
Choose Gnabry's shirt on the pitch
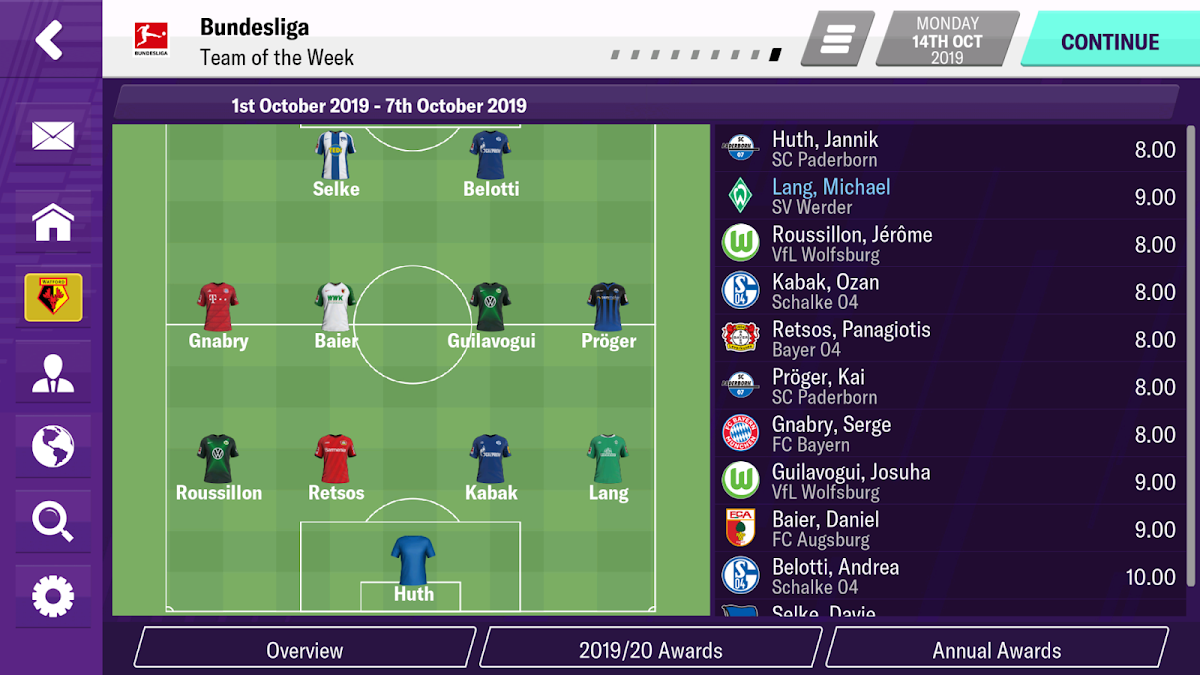point(218,307)
